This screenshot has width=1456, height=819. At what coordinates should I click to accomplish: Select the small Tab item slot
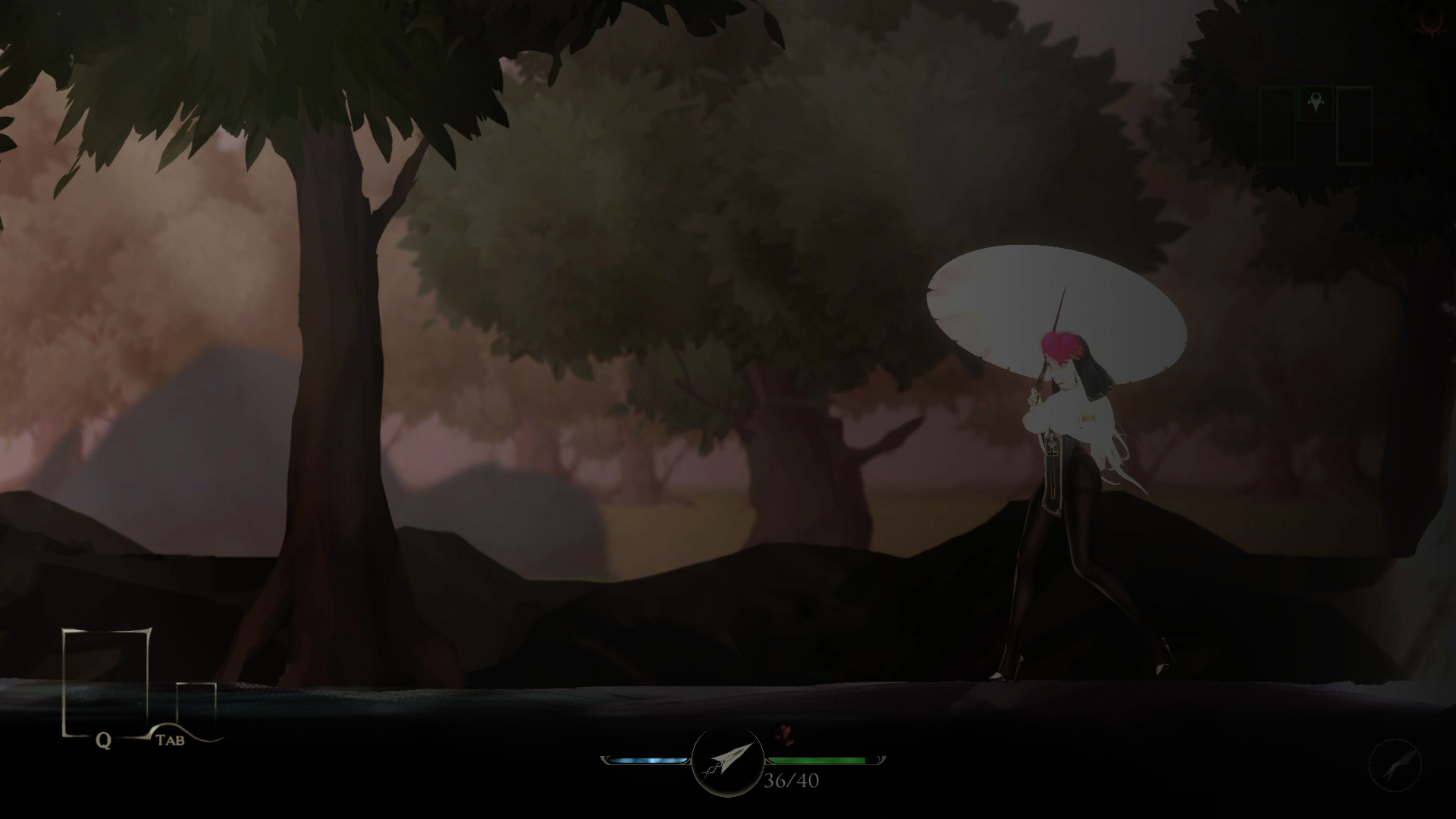(x=196, y=705)
